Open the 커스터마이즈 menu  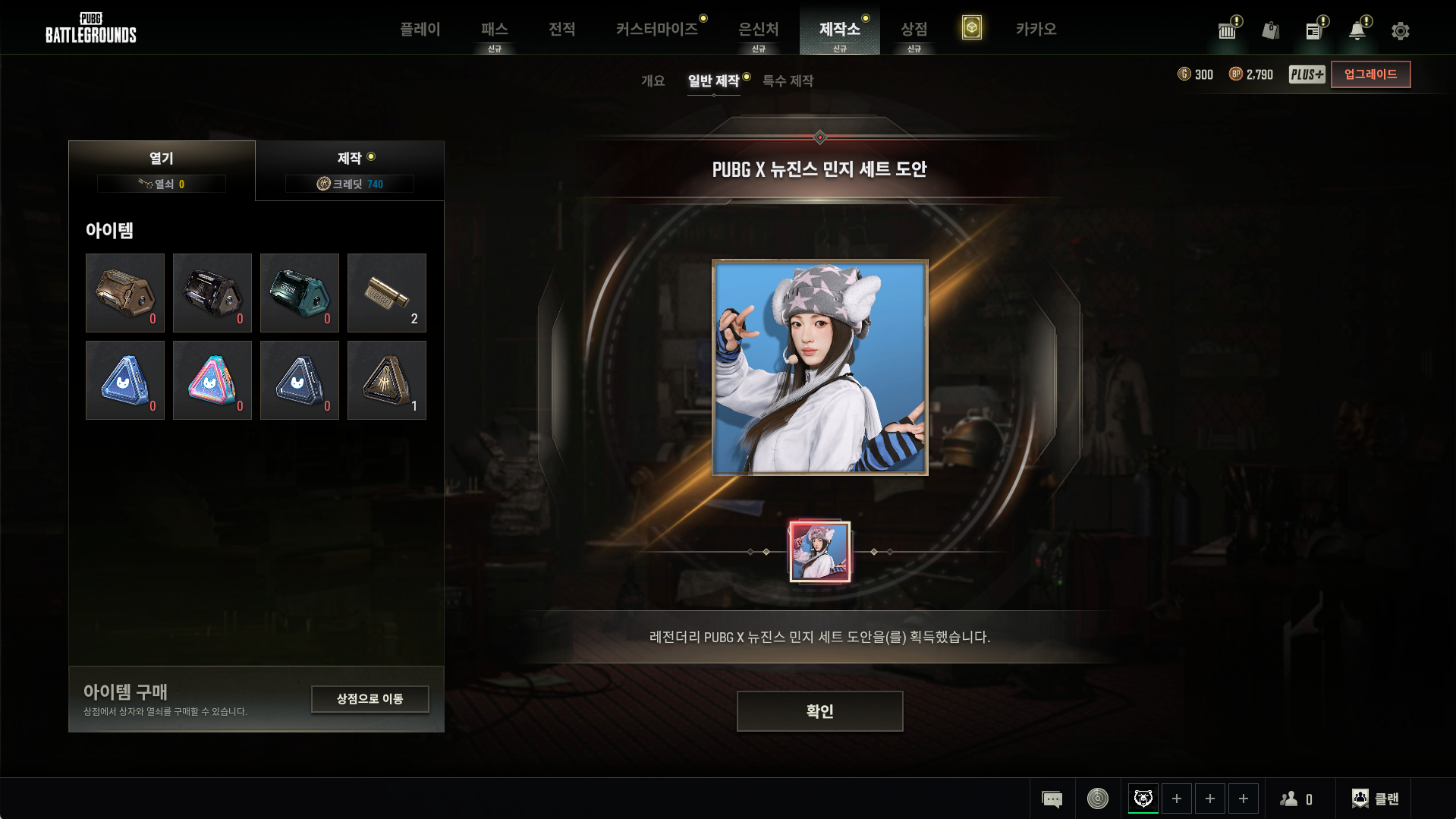click(x=657, y=30)
